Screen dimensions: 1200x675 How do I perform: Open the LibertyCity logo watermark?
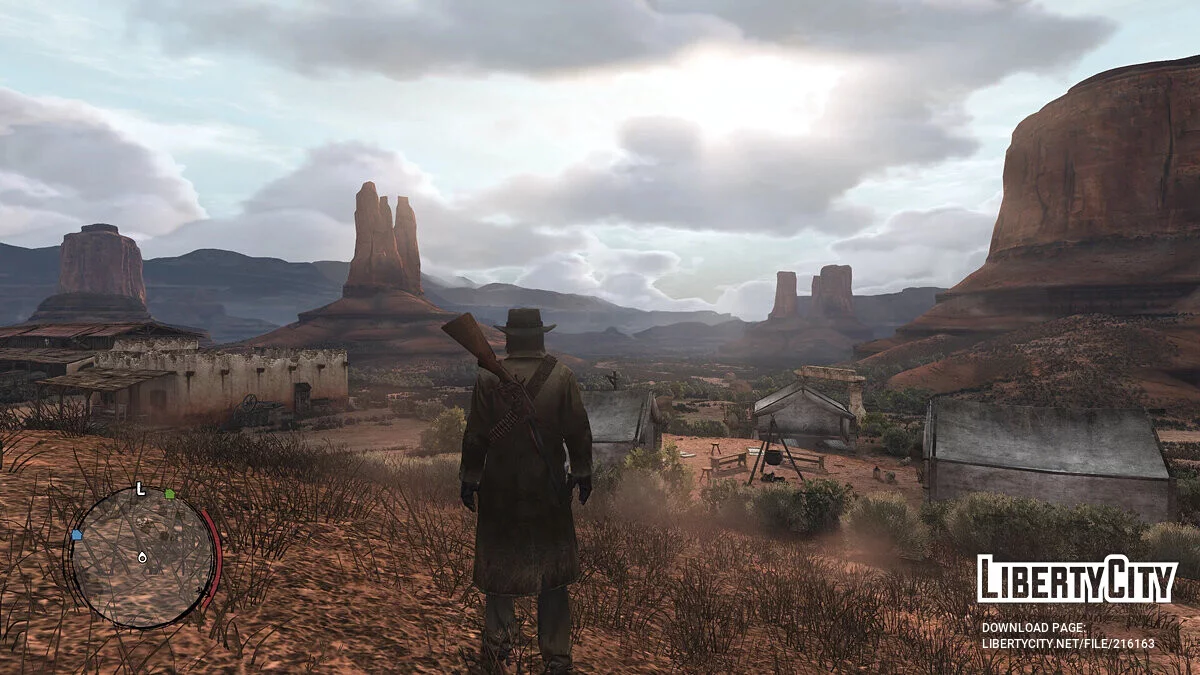click(x=1076, y=579)
